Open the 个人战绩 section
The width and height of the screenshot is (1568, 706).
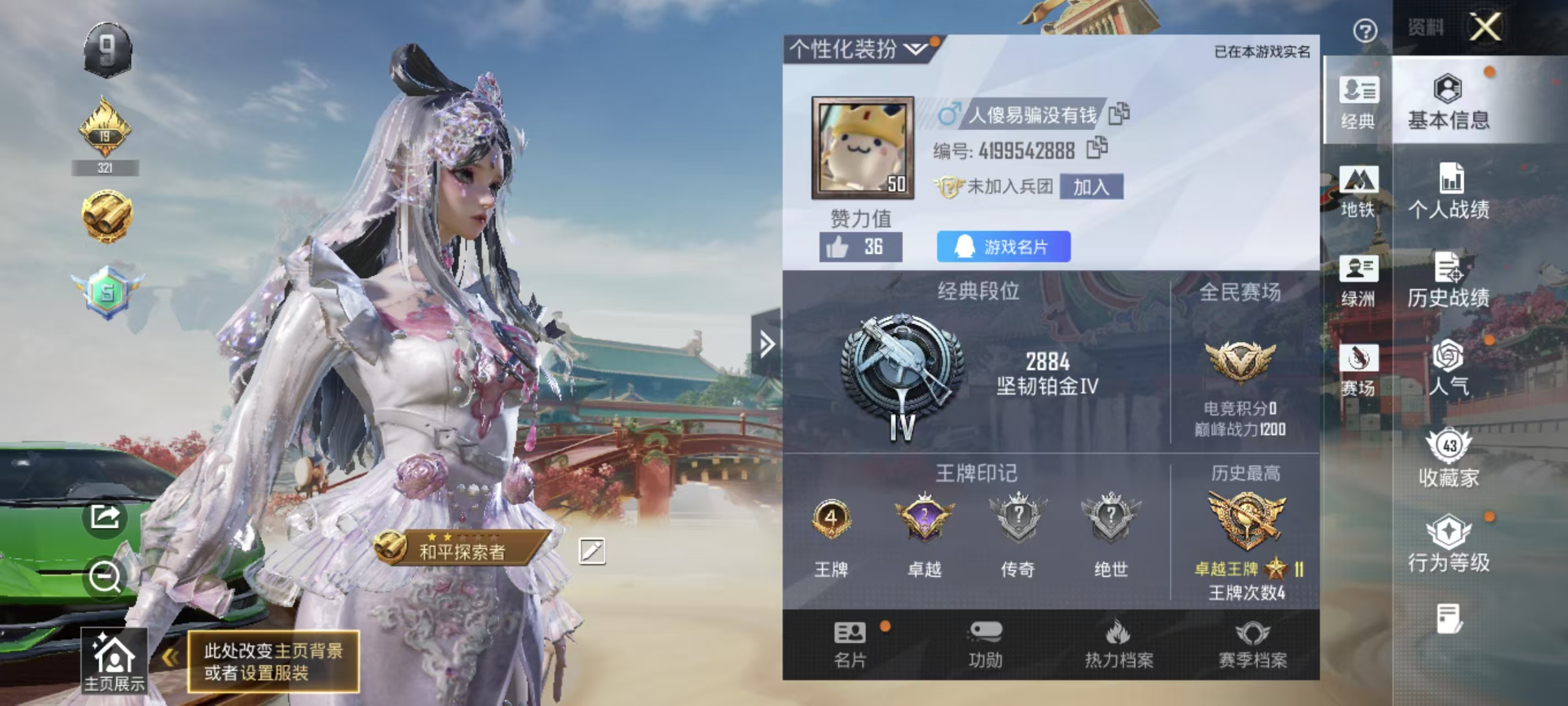pyautogui.click(x=1448, y=191)
